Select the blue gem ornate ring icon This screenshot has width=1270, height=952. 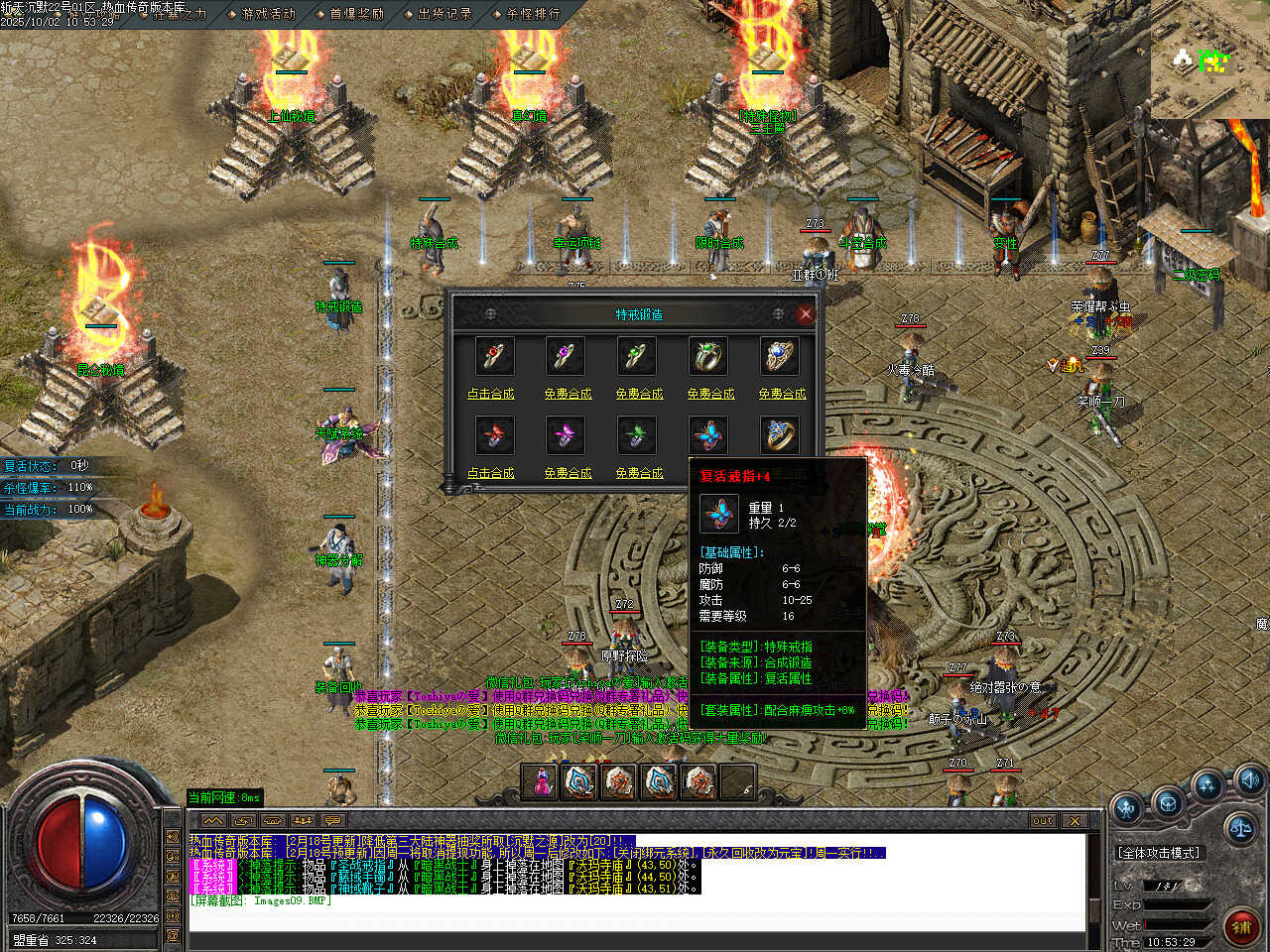click(781, 356)
